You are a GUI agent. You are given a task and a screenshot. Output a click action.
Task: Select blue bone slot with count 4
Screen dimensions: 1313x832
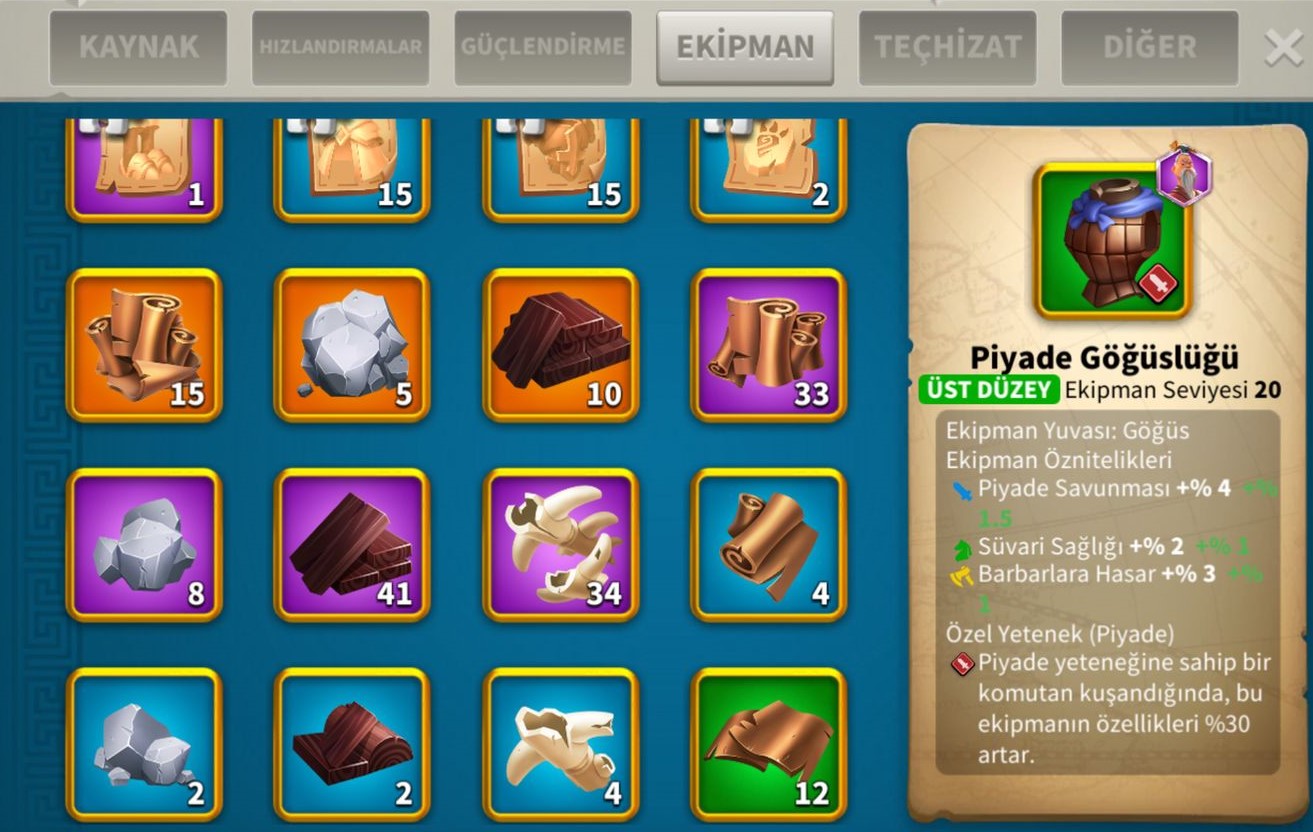(x=561, y=744)
